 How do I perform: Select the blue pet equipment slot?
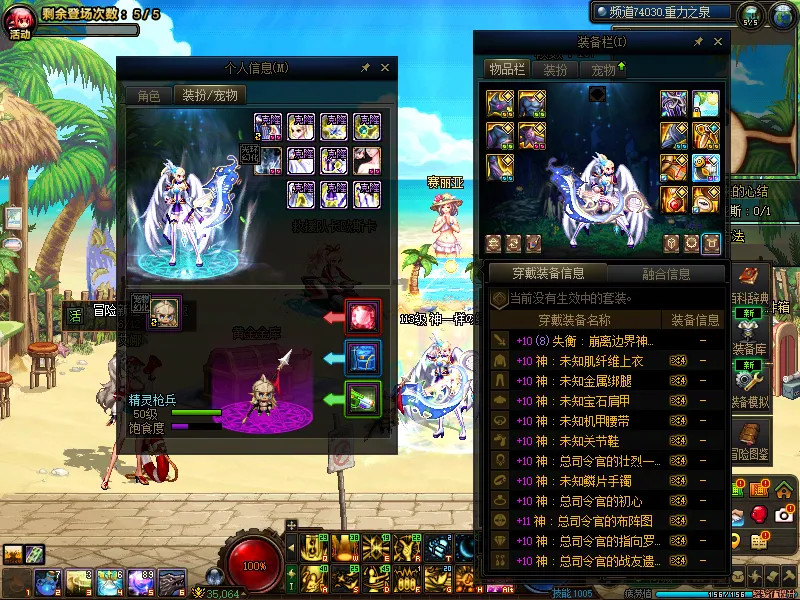[362, 357]
